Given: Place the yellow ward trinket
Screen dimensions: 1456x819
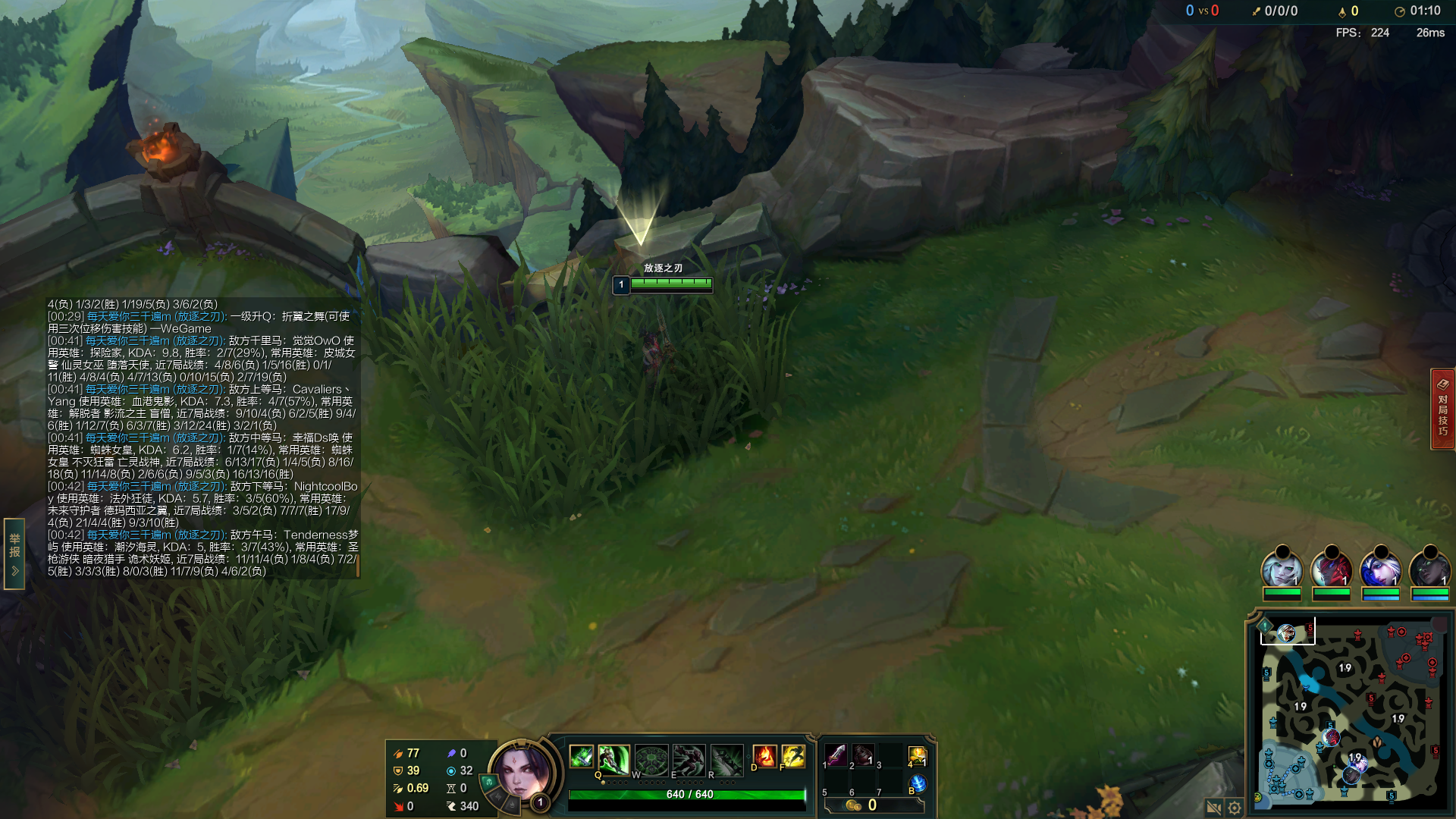Looking at the screenshot, I should tap(917, 756).
